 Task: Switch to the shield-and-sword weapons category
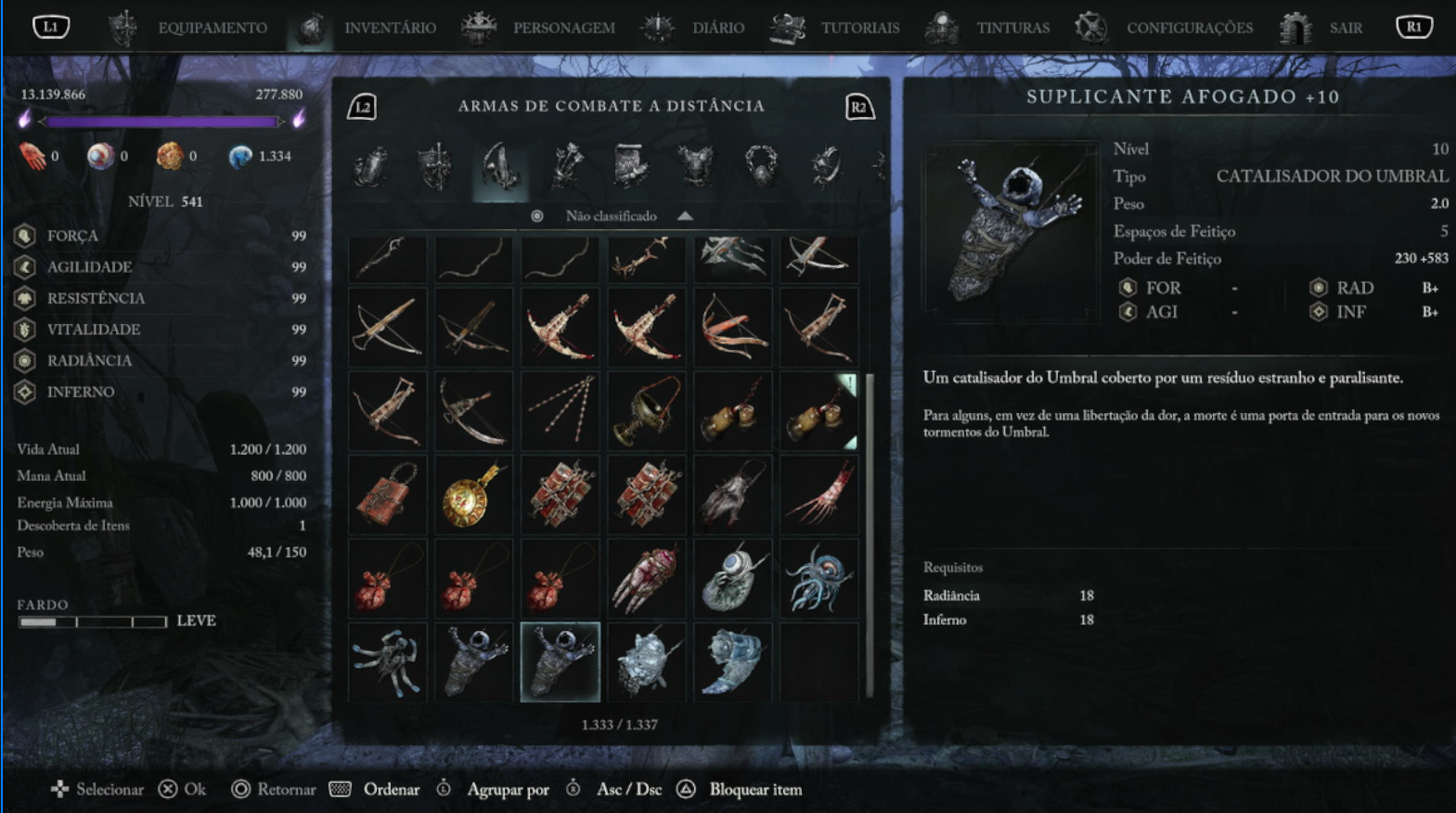(x=434, y=167)
